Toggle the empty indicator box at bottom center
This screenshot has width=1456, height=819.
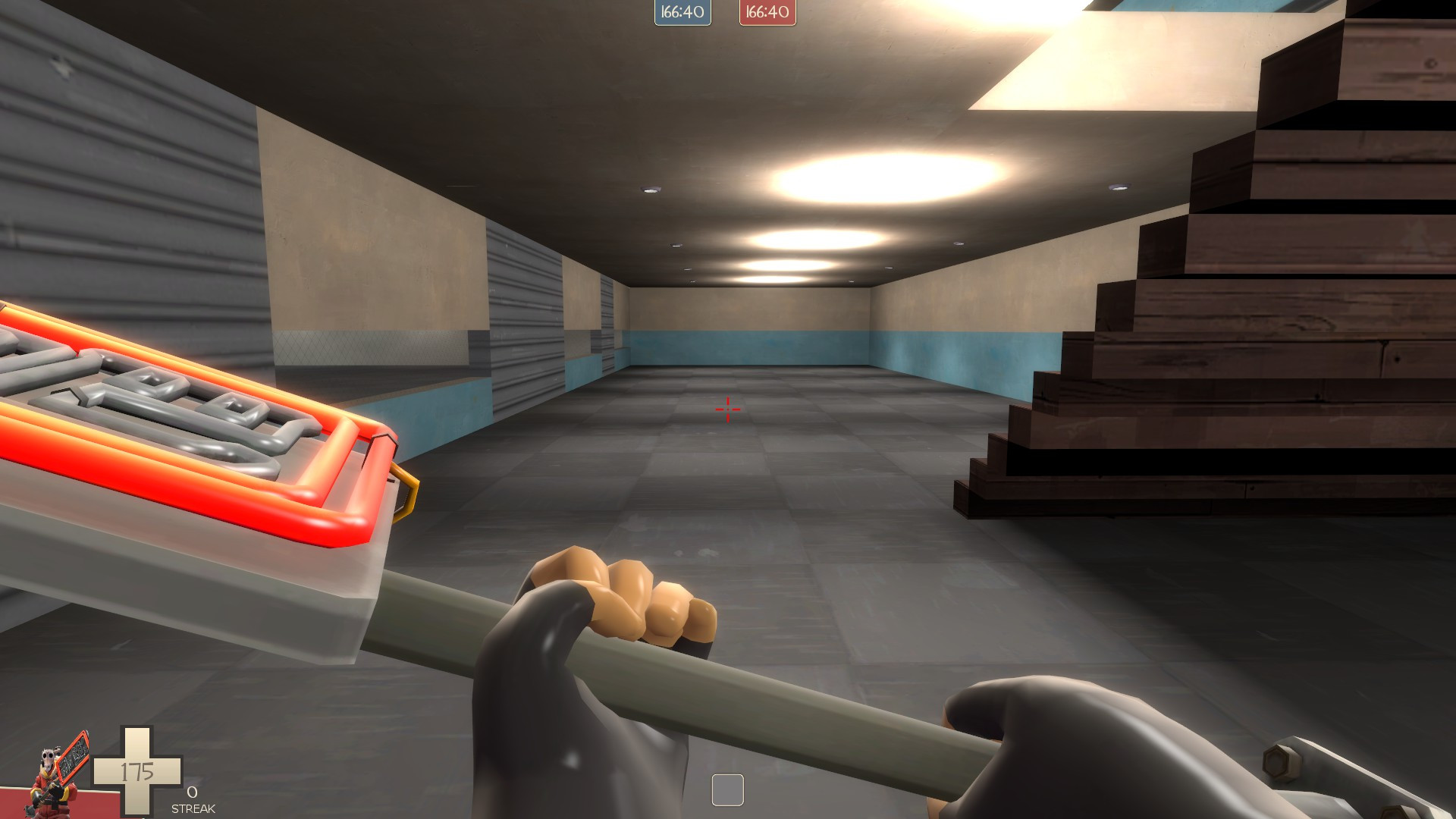click(727, 792)
